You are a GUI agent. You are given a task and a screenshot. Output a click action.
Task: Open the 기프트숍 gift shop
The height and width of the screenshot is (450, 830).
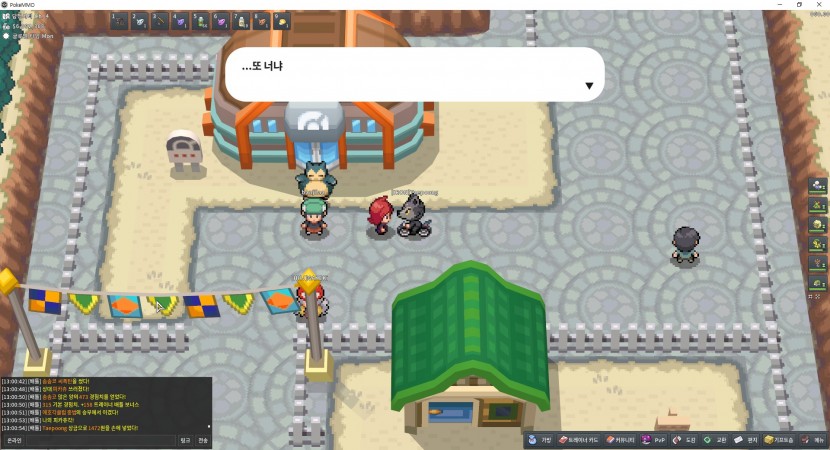pos(781,440)
